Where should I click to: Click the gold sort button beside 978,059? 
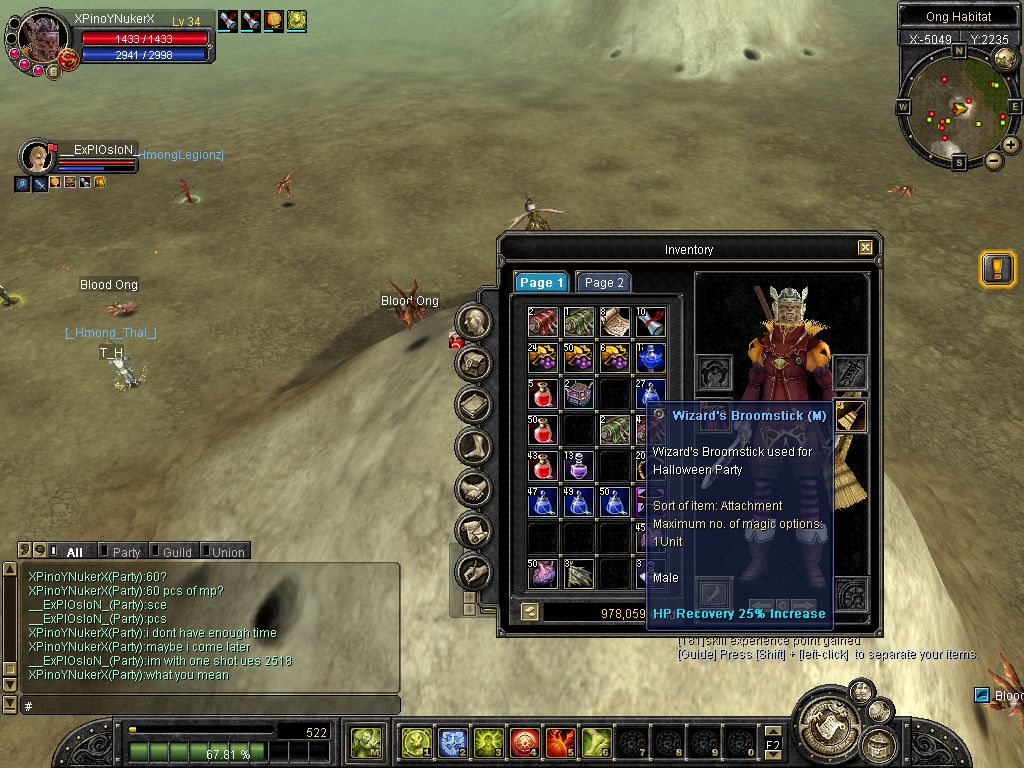click(528, 612)
